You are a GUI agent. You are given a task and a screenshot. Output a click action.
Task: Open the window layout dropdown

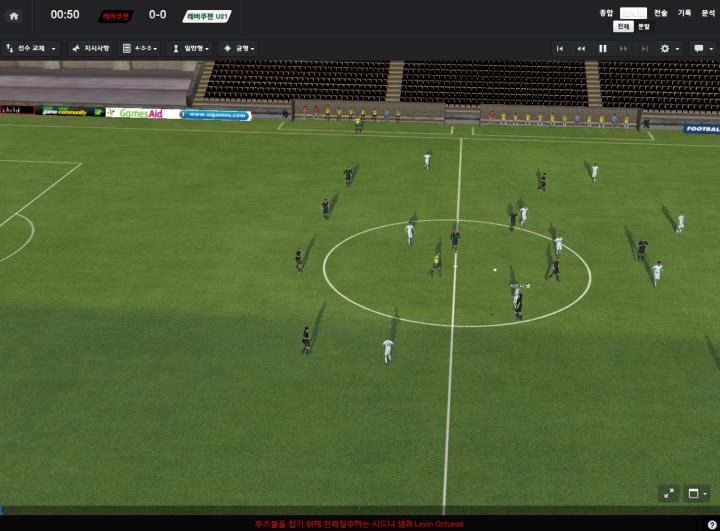(697, 494)
